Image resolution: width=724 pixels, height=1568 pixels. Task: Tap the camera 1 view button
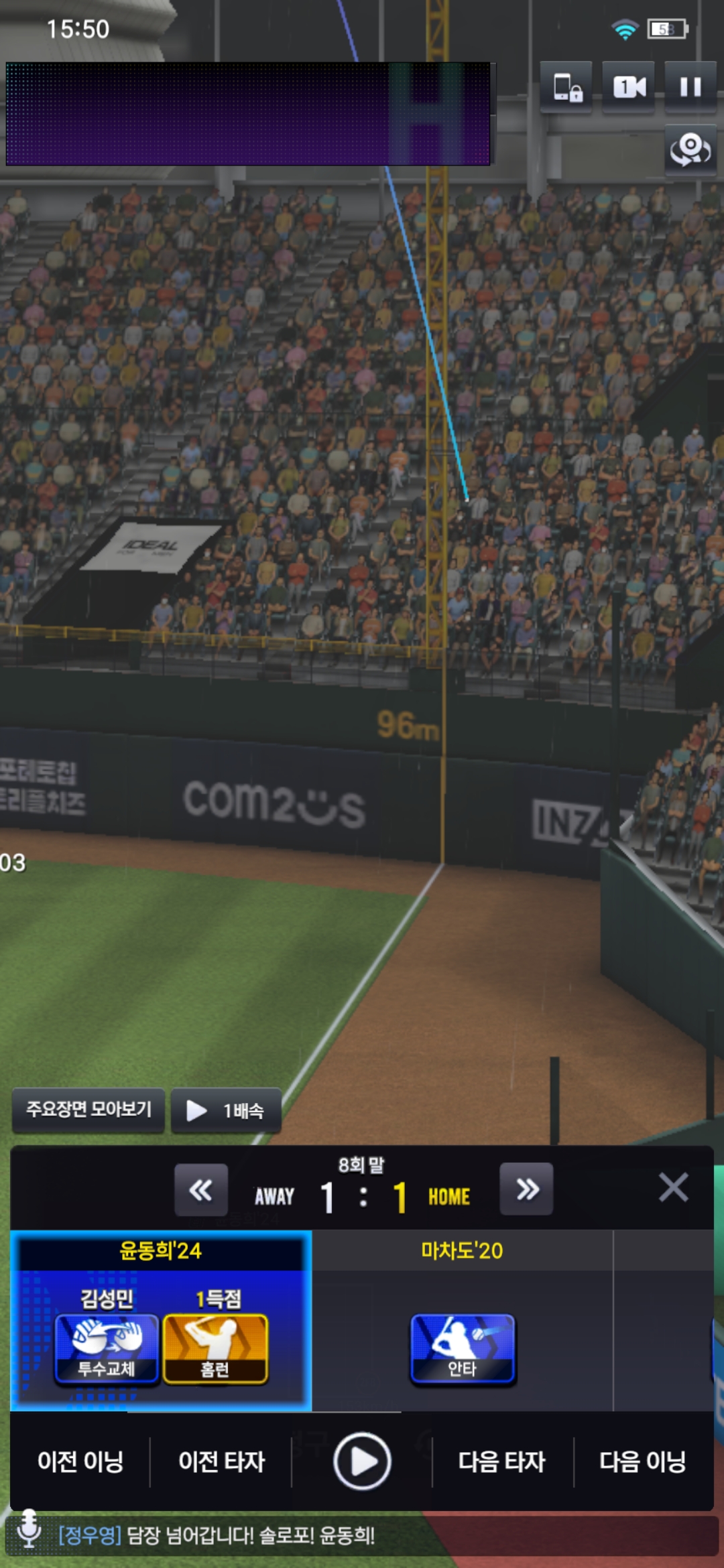coord(629,87)
